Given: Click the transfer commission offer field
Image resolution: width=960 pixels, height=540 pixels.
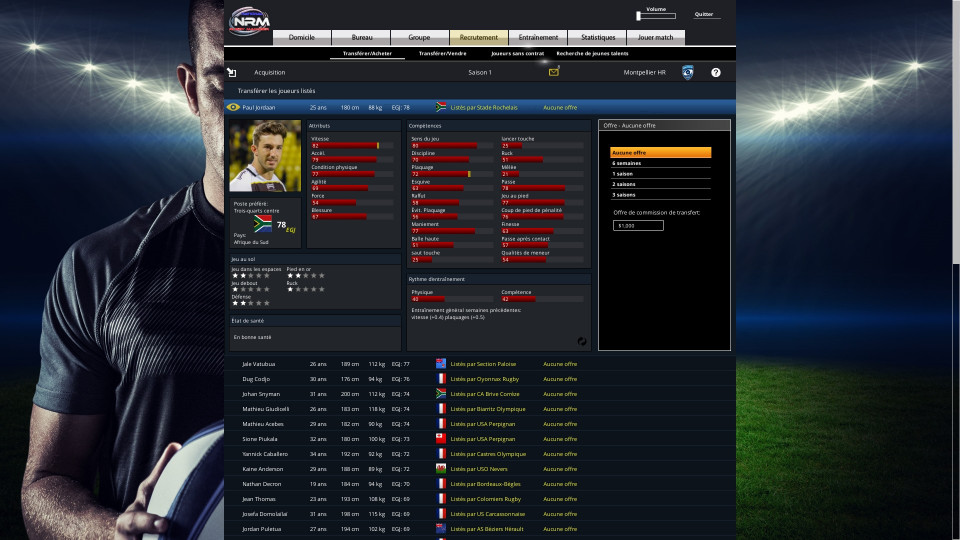Looking at the screenshot, I should point(638,226).
